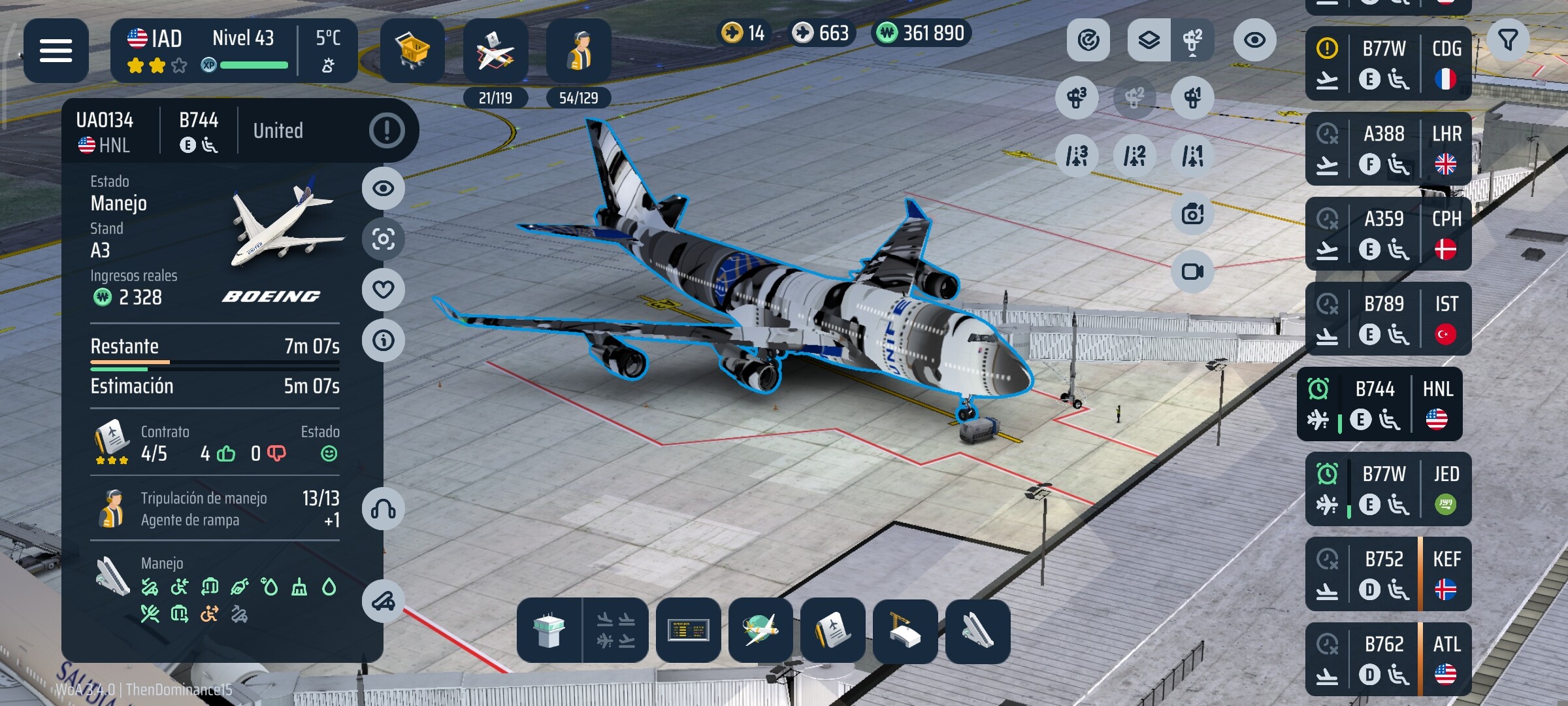Click the exclamation alert on UA0134 panel
Screen dimensions: 1568x706
click(x=387, y=131)
